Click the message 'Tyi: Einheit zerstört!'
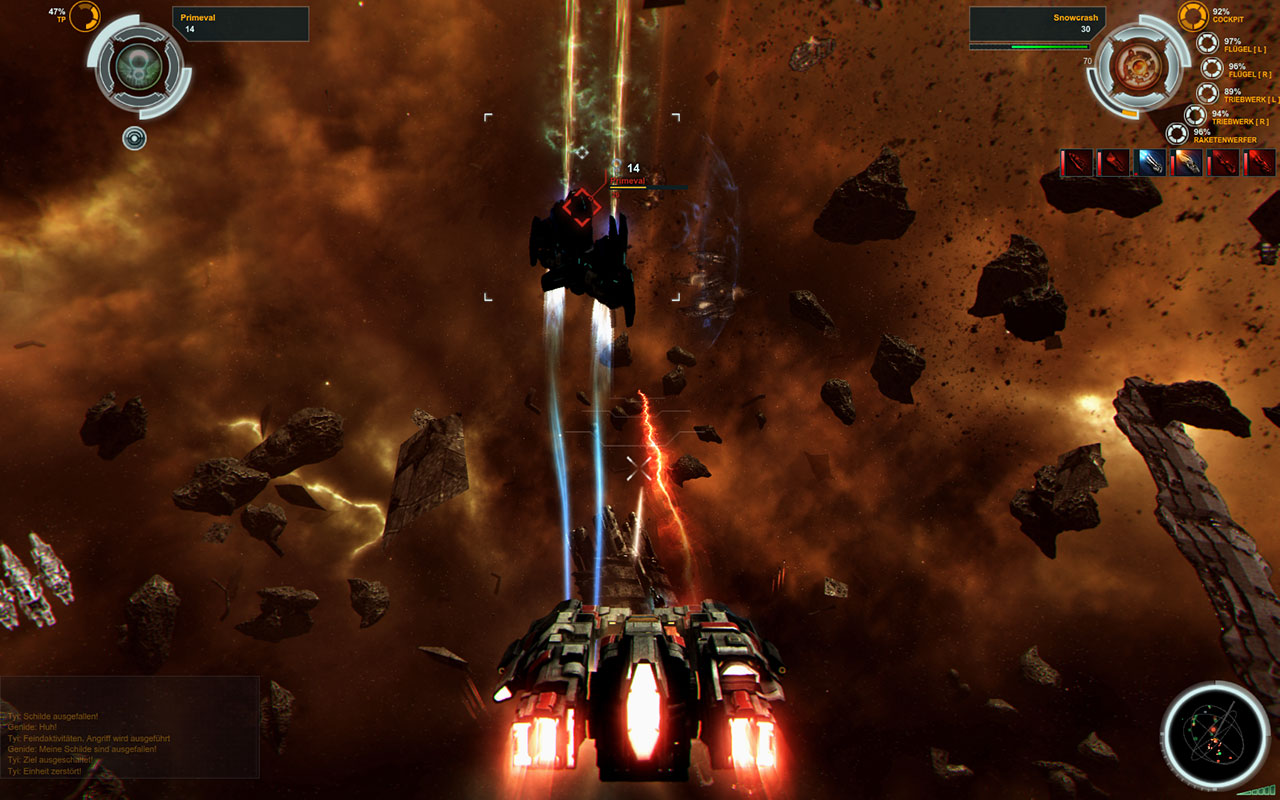 45,771
